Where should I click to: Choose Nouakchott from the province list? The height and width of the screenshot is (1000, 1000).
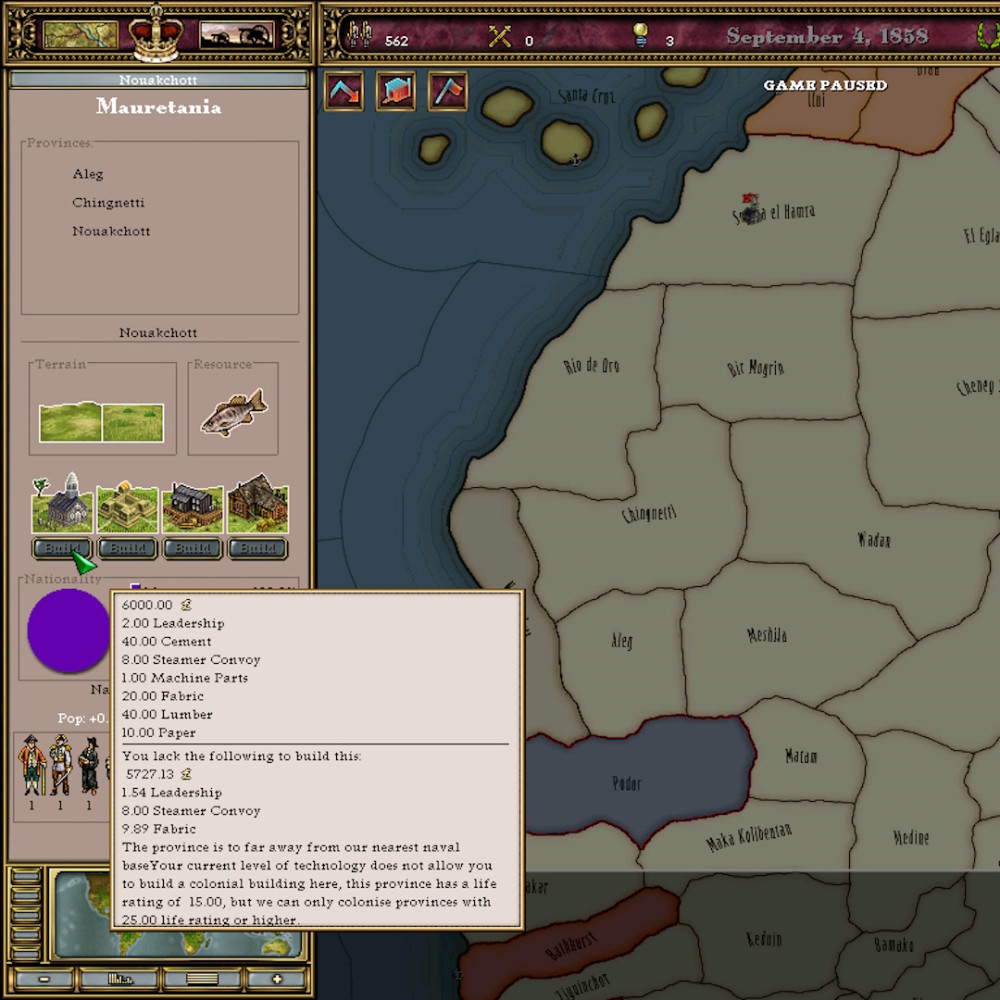click(111, 231)
